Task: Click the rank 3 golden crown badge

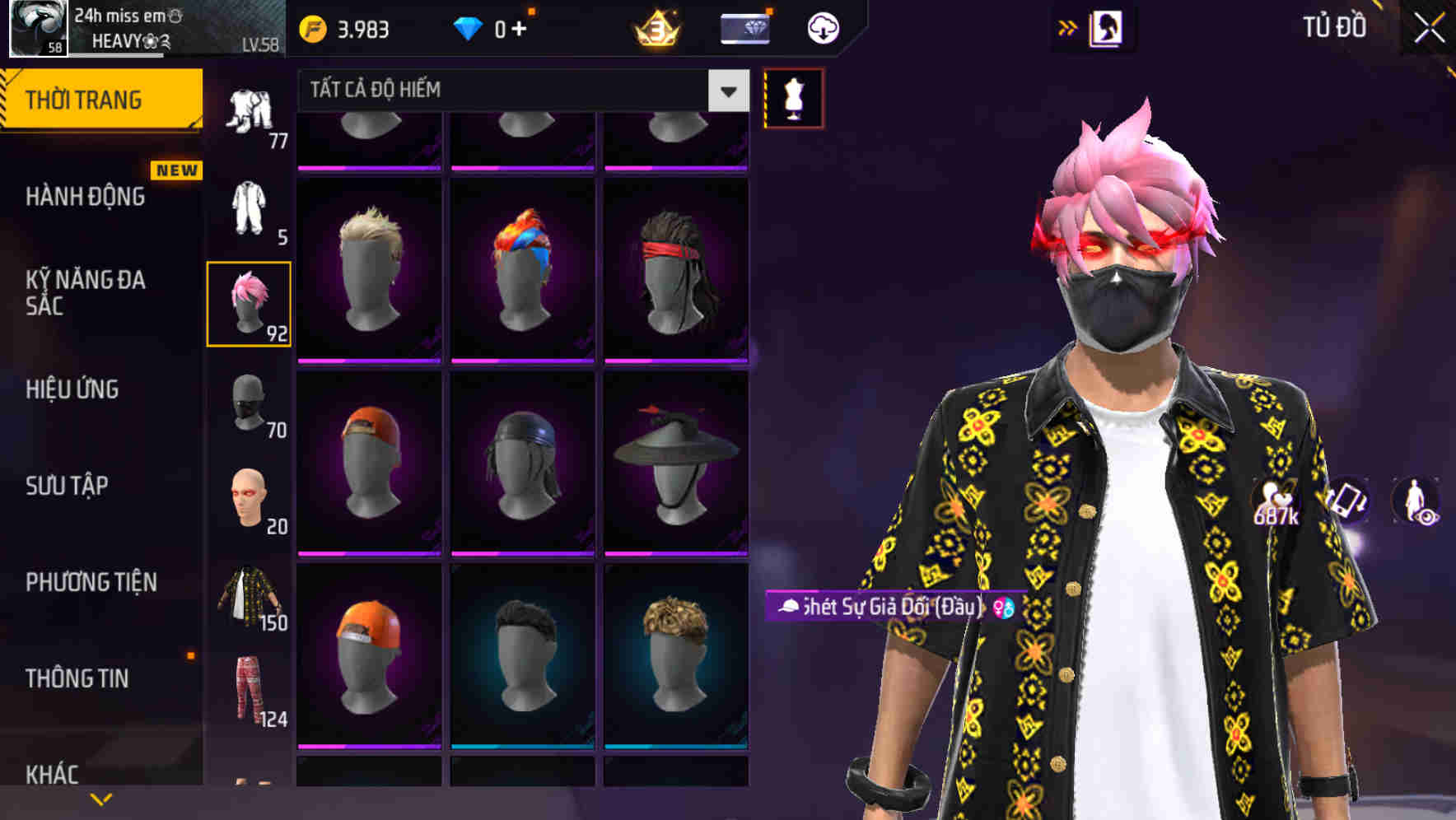Action: (653, 26)
